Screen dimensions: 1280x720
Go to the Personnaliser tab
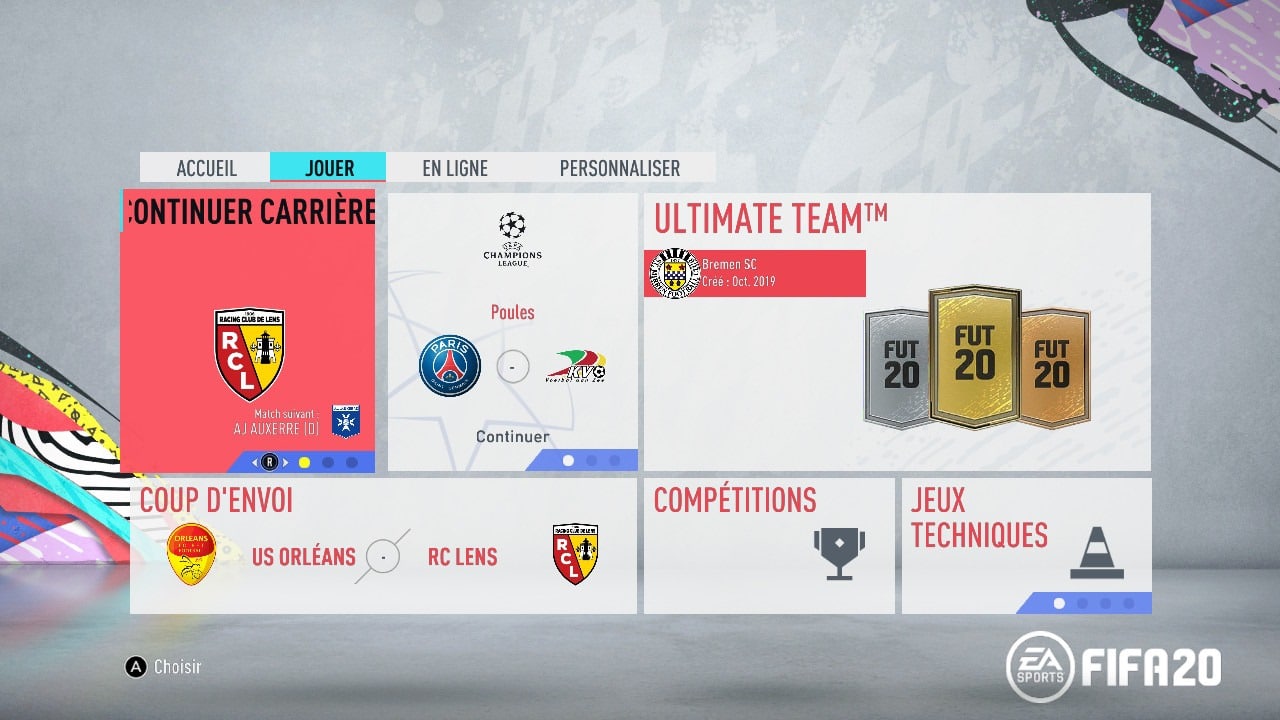619,168
